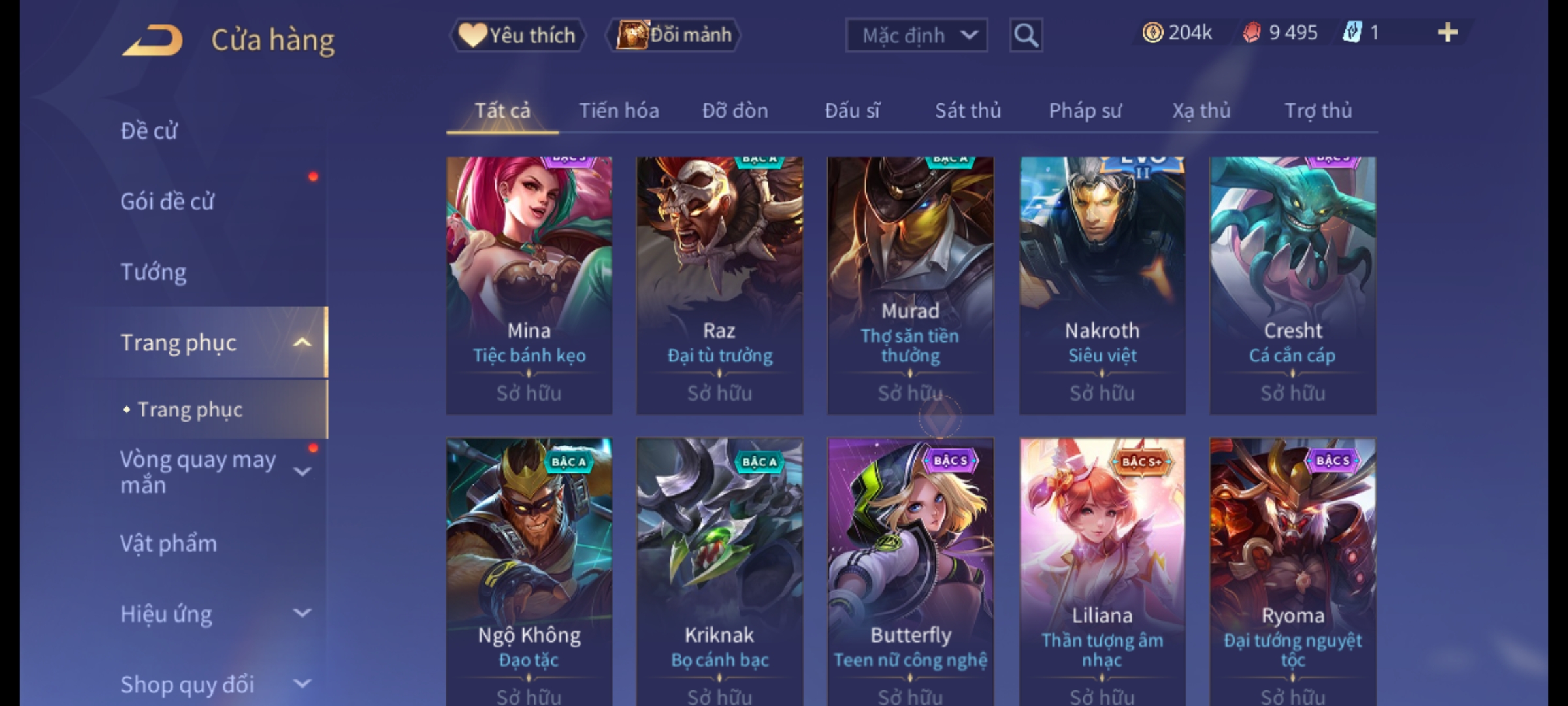
Task: Go back using the gold arrow
Action: 153,41
